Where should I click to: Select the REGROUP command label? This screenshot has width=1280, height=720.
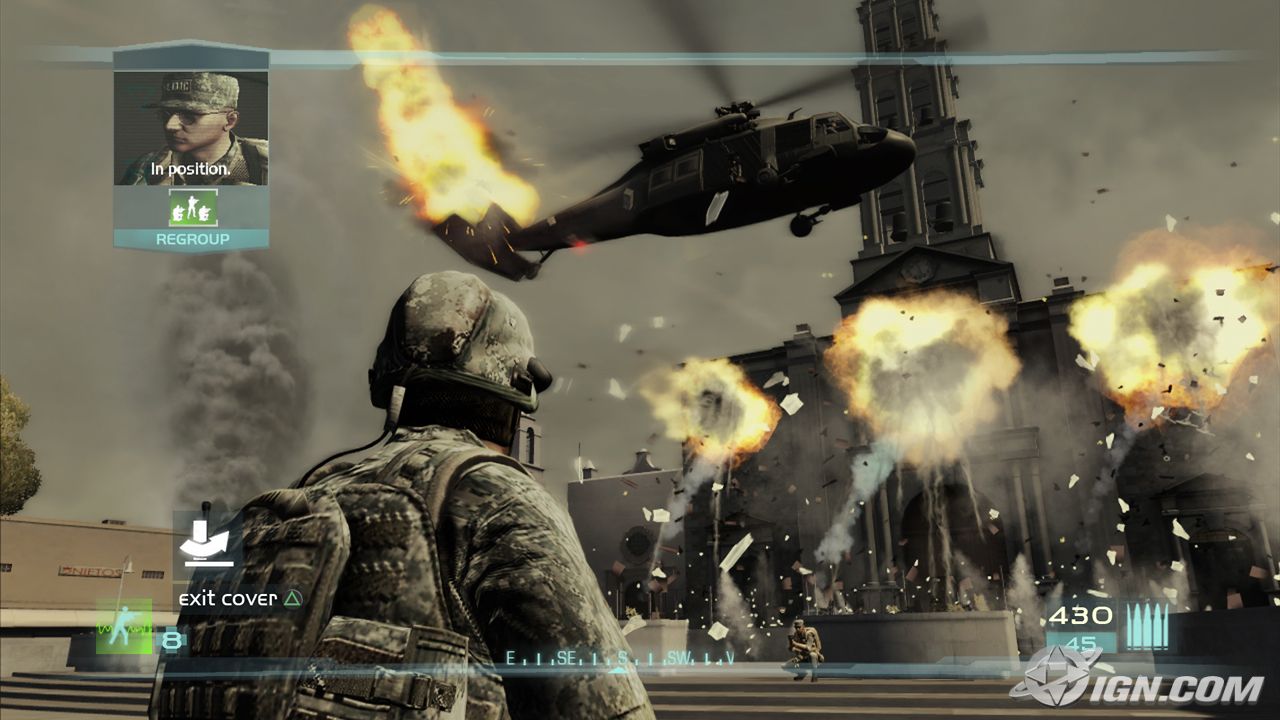point(194,239)
